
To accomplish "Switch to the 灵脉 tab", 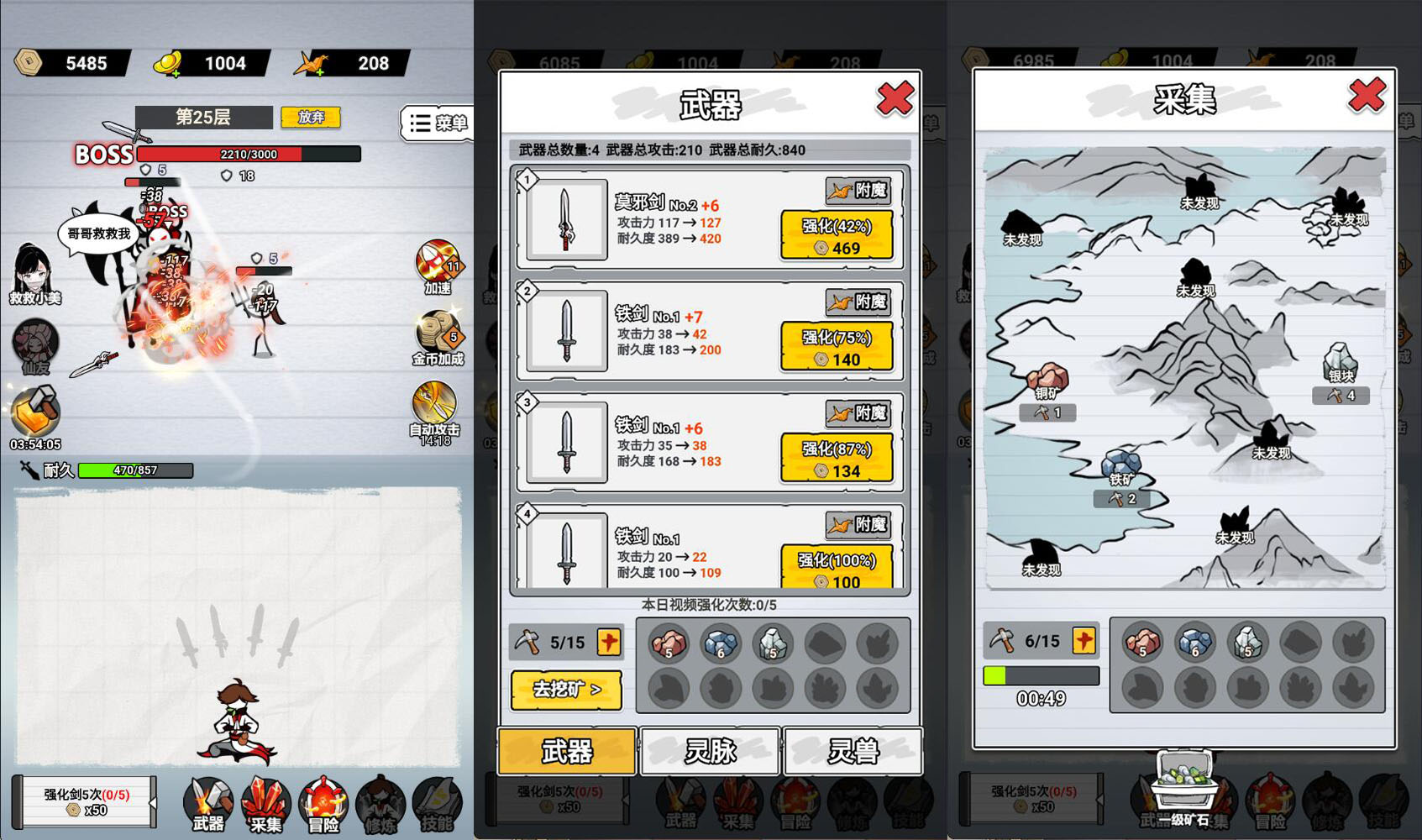I will 711,751.
